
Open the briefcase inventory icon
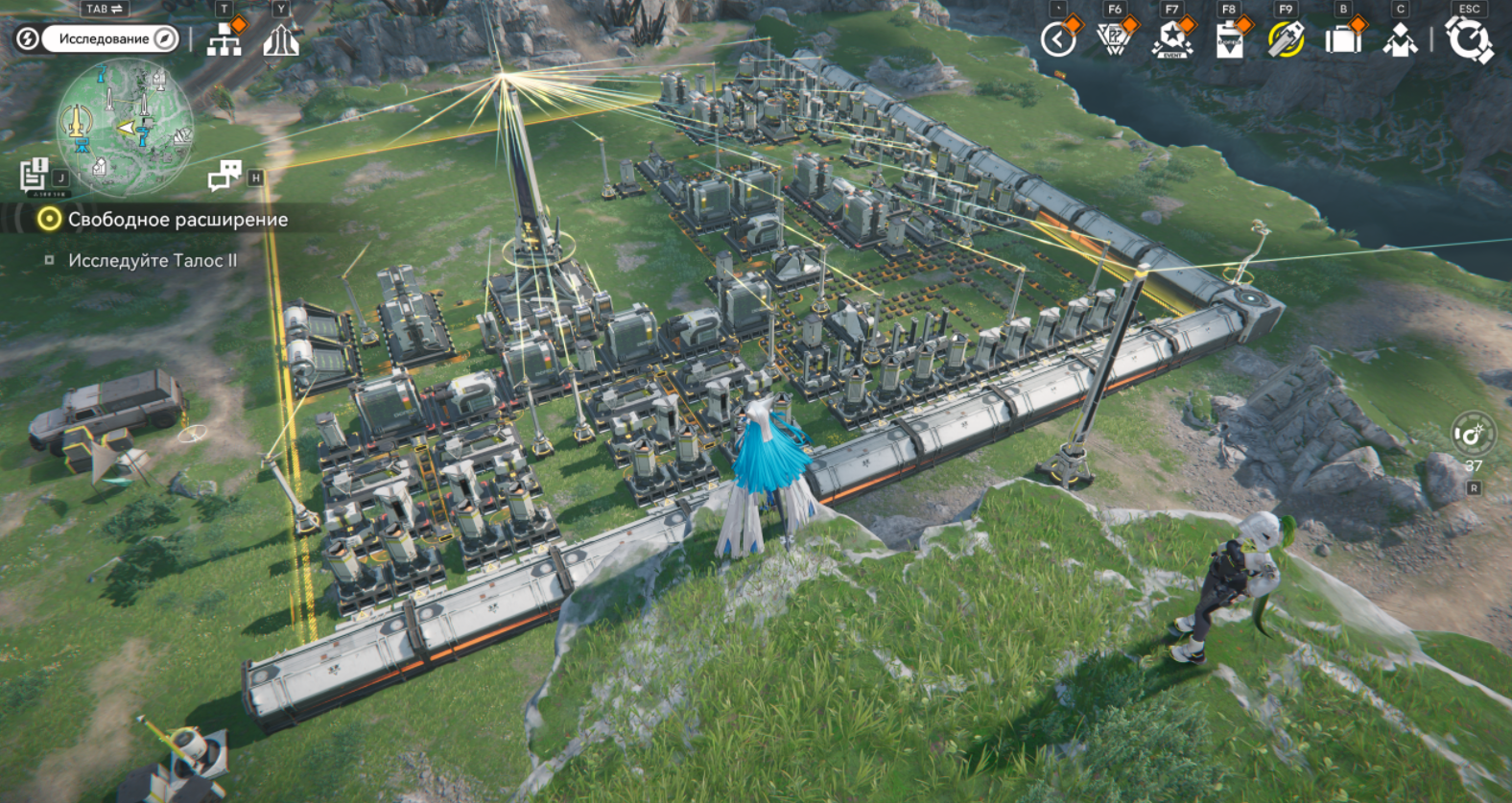click(x=1343, y=40)
